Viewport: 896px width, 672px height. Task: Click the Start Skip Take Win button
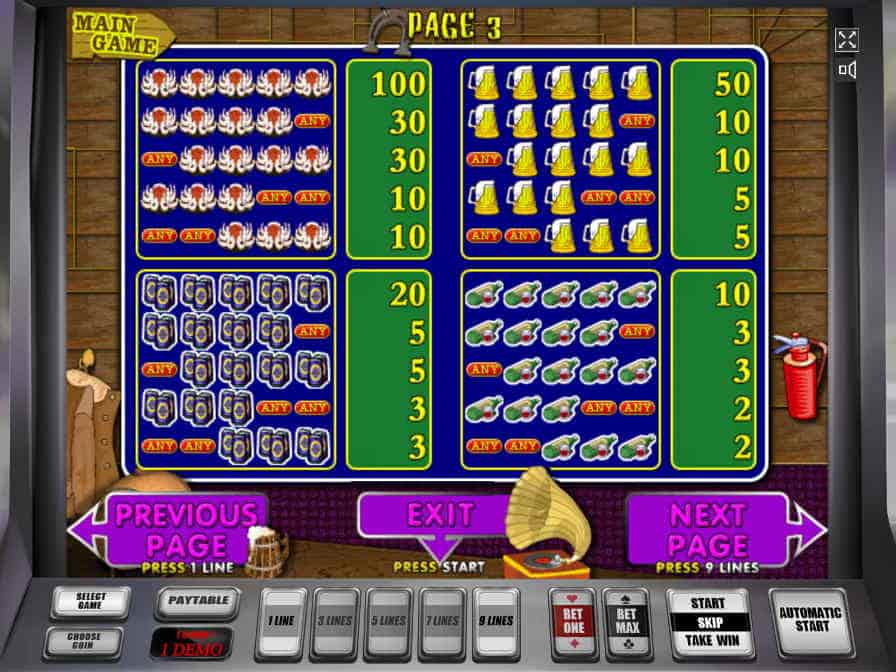click(x=709, y=622)
